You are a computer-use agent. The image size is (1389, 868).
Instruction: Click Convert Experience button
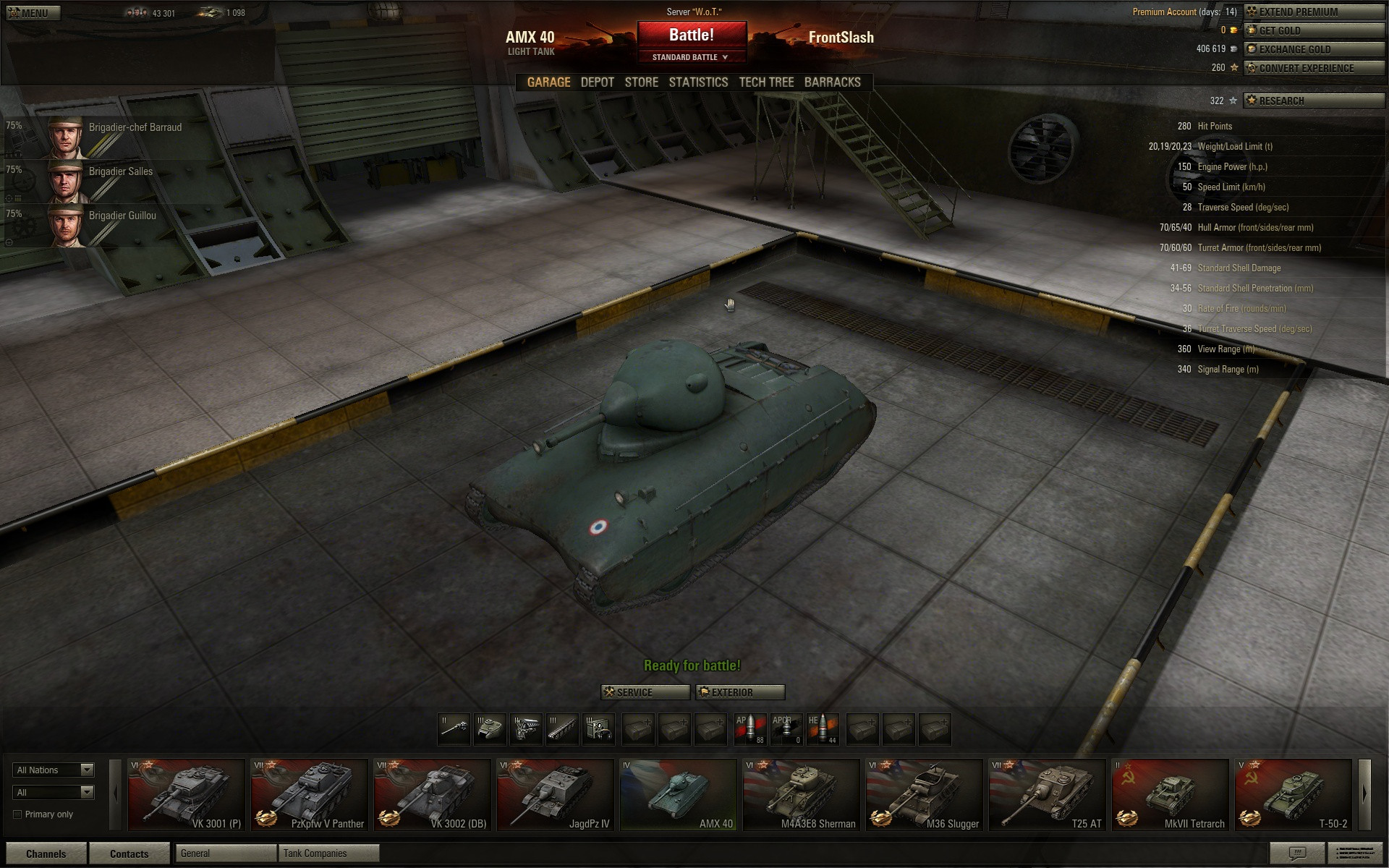point(1314,68)
